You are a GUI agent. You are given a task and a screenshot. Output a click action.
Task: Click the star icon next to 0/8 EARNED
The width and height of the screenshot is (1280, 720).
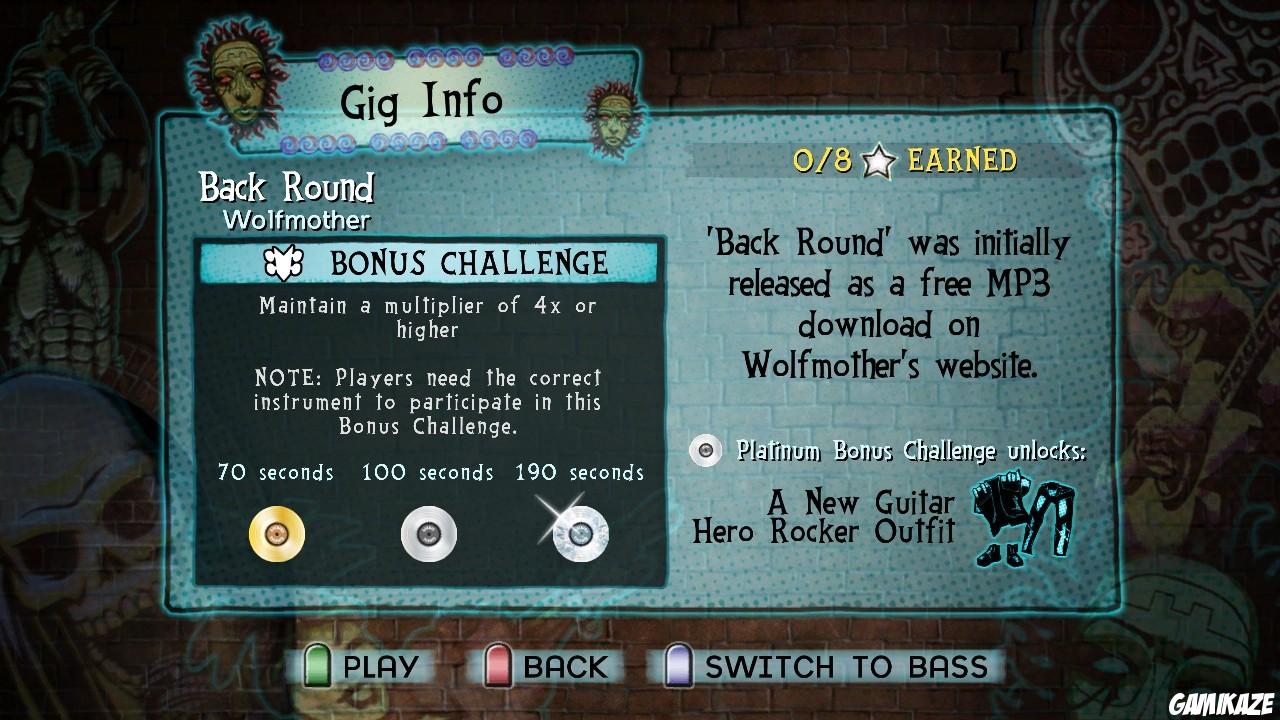click(x=878, y=158)
